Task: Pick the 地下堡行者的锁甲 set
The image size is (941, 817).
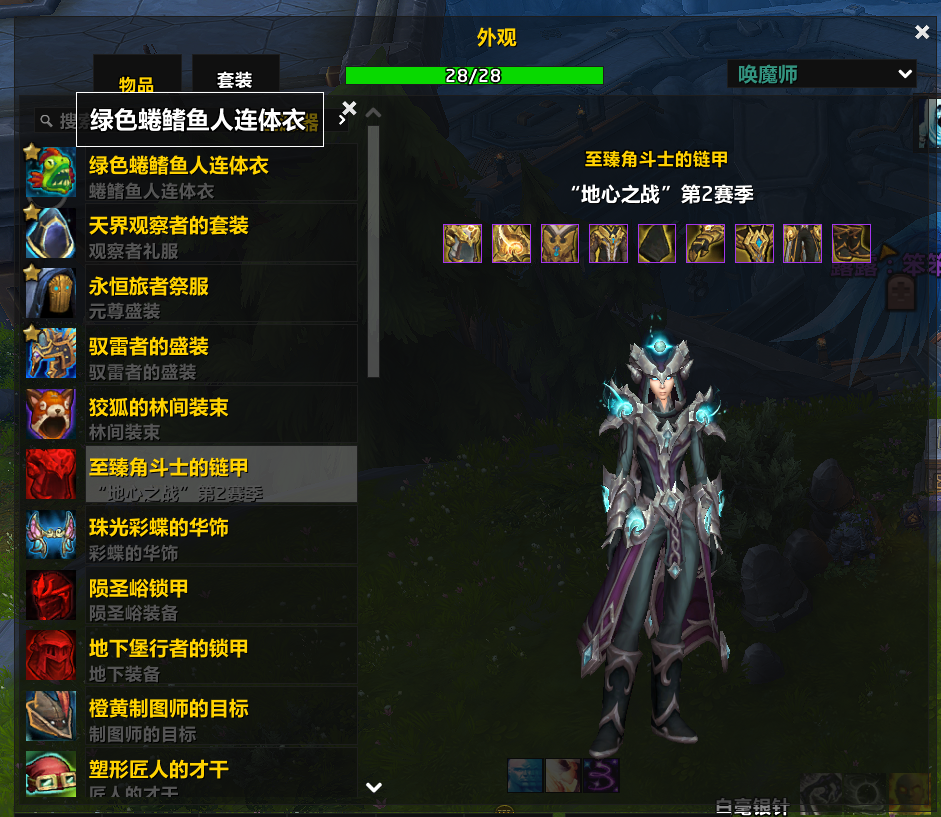Action: tap(190, 658)
